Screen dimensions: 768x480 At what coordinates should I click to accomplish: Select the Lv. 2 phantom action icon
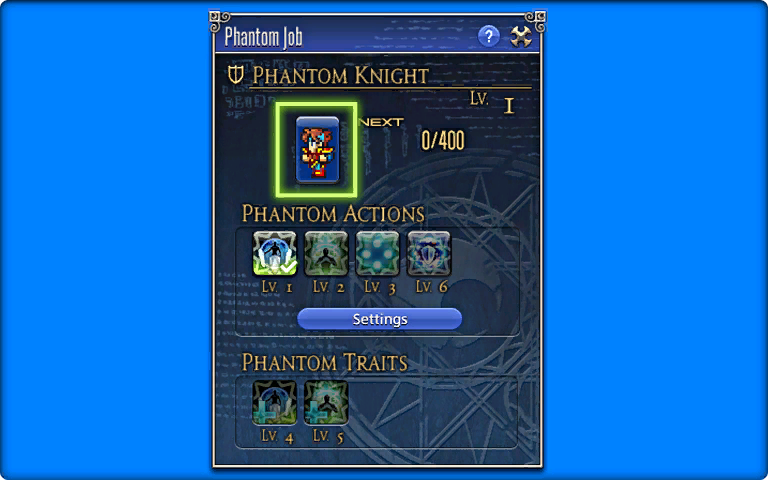coord(326,253)
